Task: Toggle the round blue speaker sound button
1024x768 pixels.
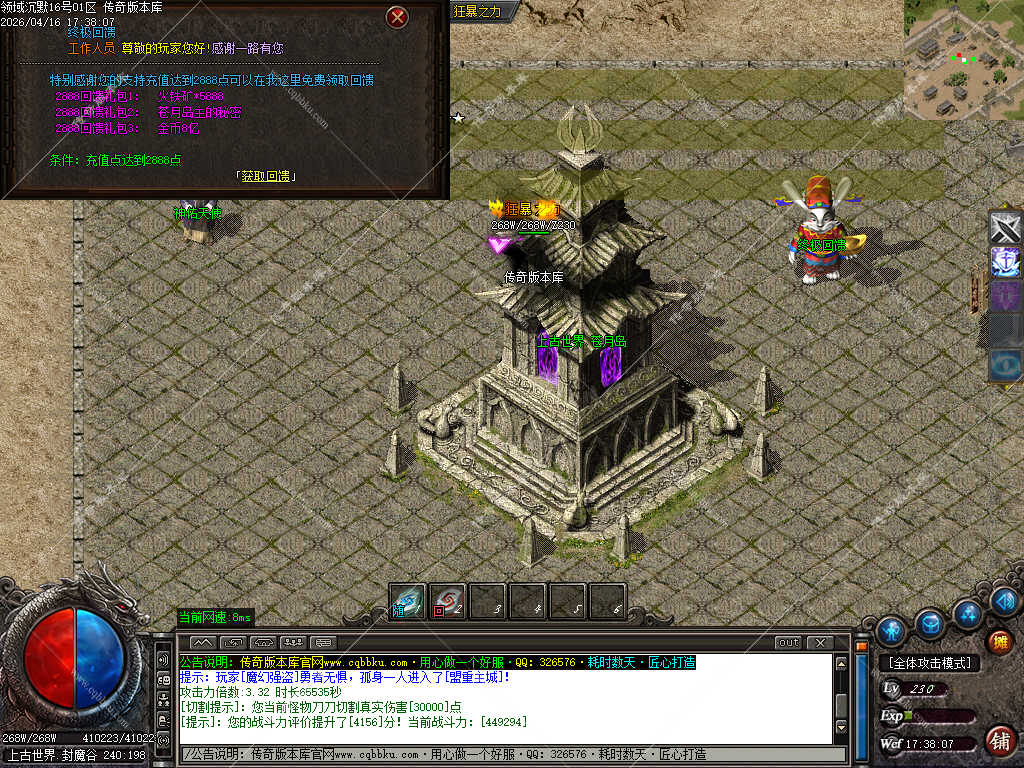Action: coord(1005,600)
